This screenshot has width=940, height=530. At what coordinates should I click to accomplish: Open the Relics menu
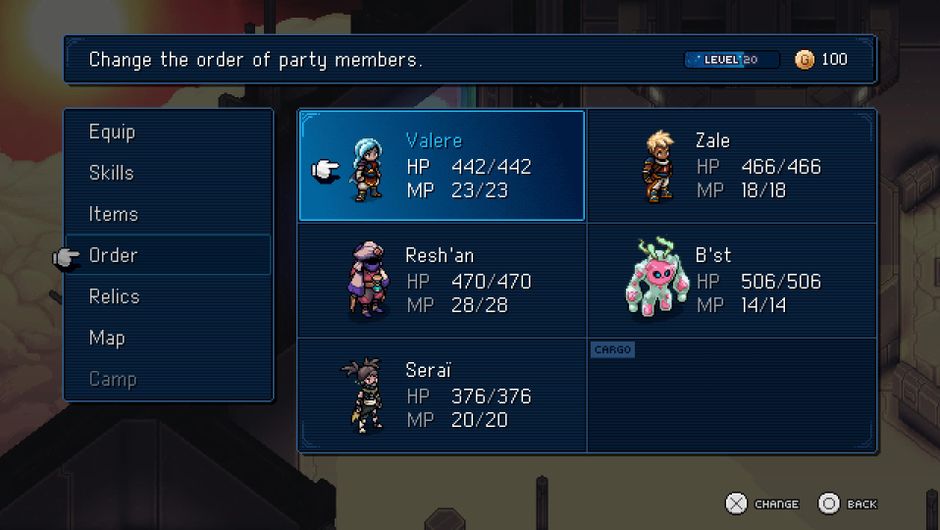(114, 297)
